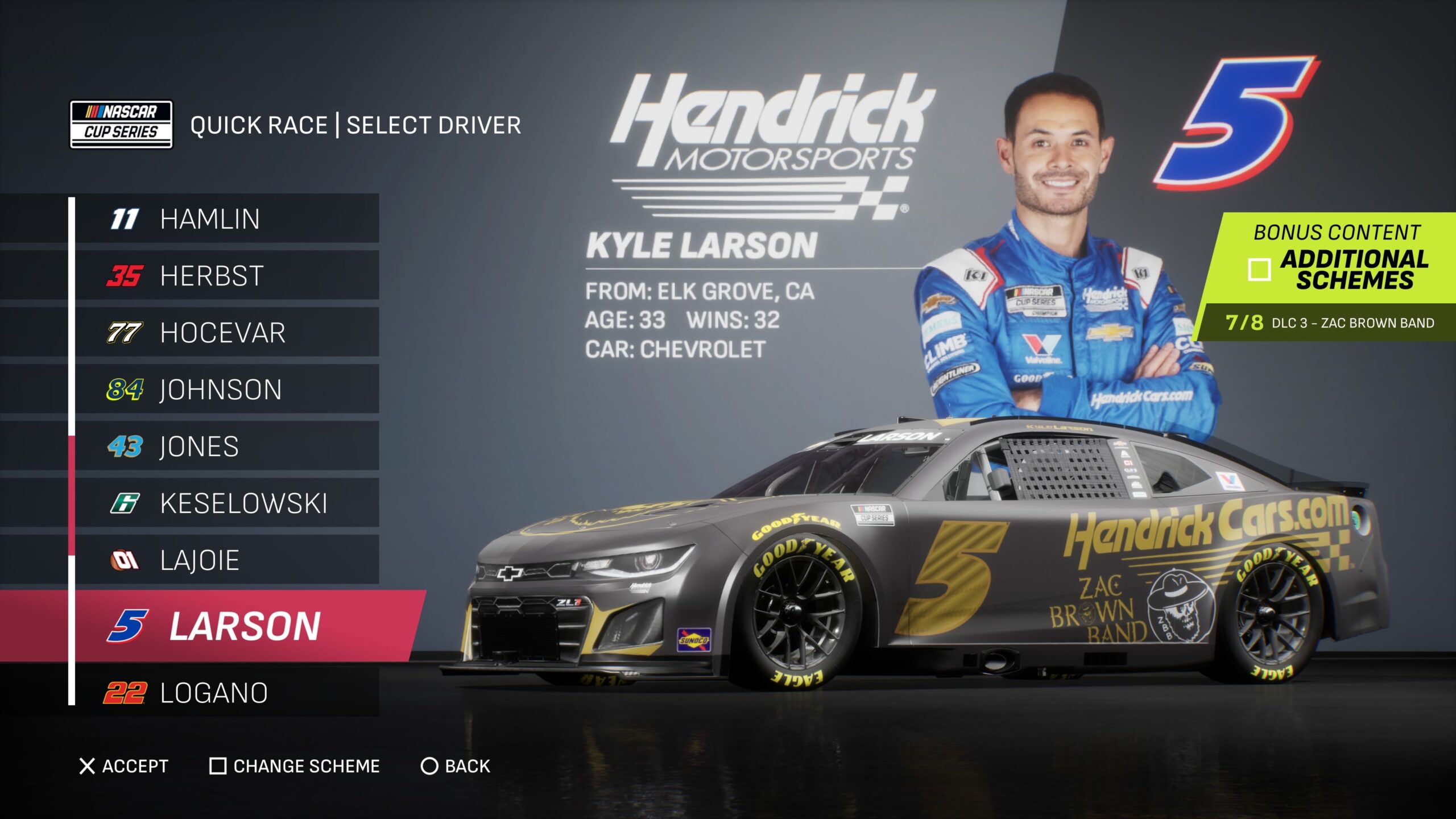Change Scheme for the current car
Viewport: 1456px width, 819px height.
pos(295,766)
